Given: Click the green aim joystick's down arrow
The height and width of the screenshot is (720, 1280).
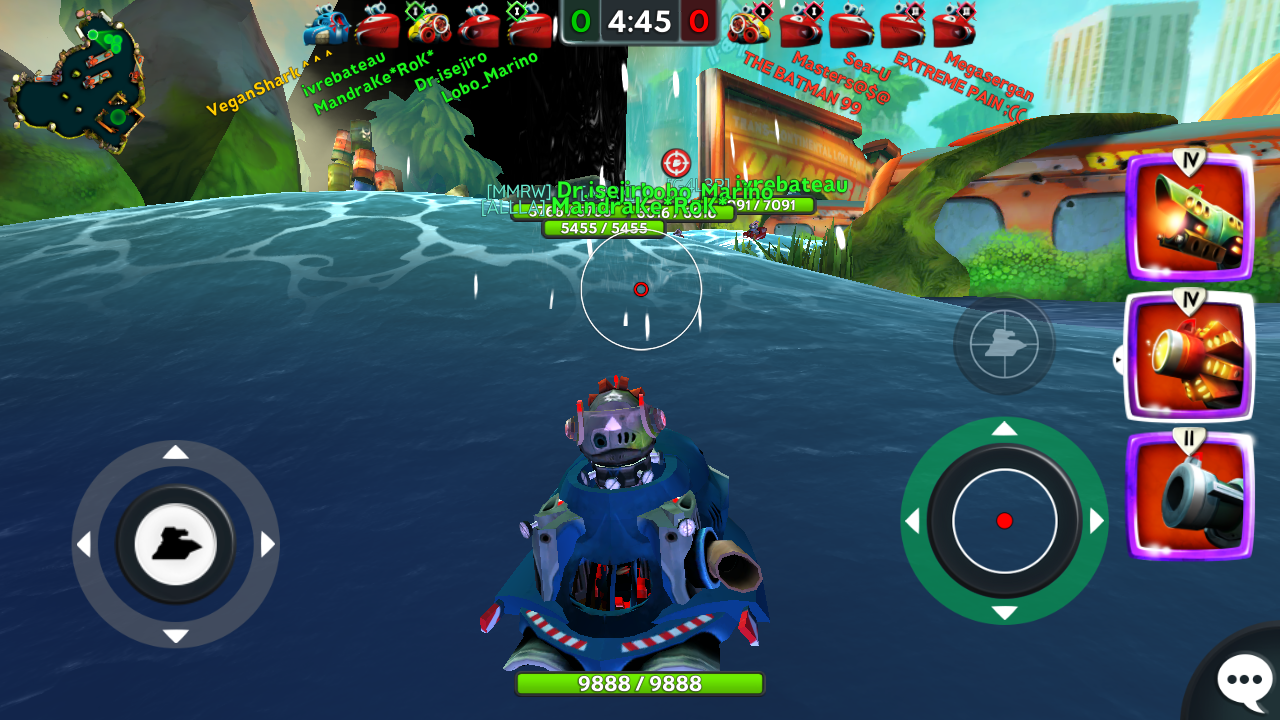Looking at the screenshot, I should coord(1004,613).
